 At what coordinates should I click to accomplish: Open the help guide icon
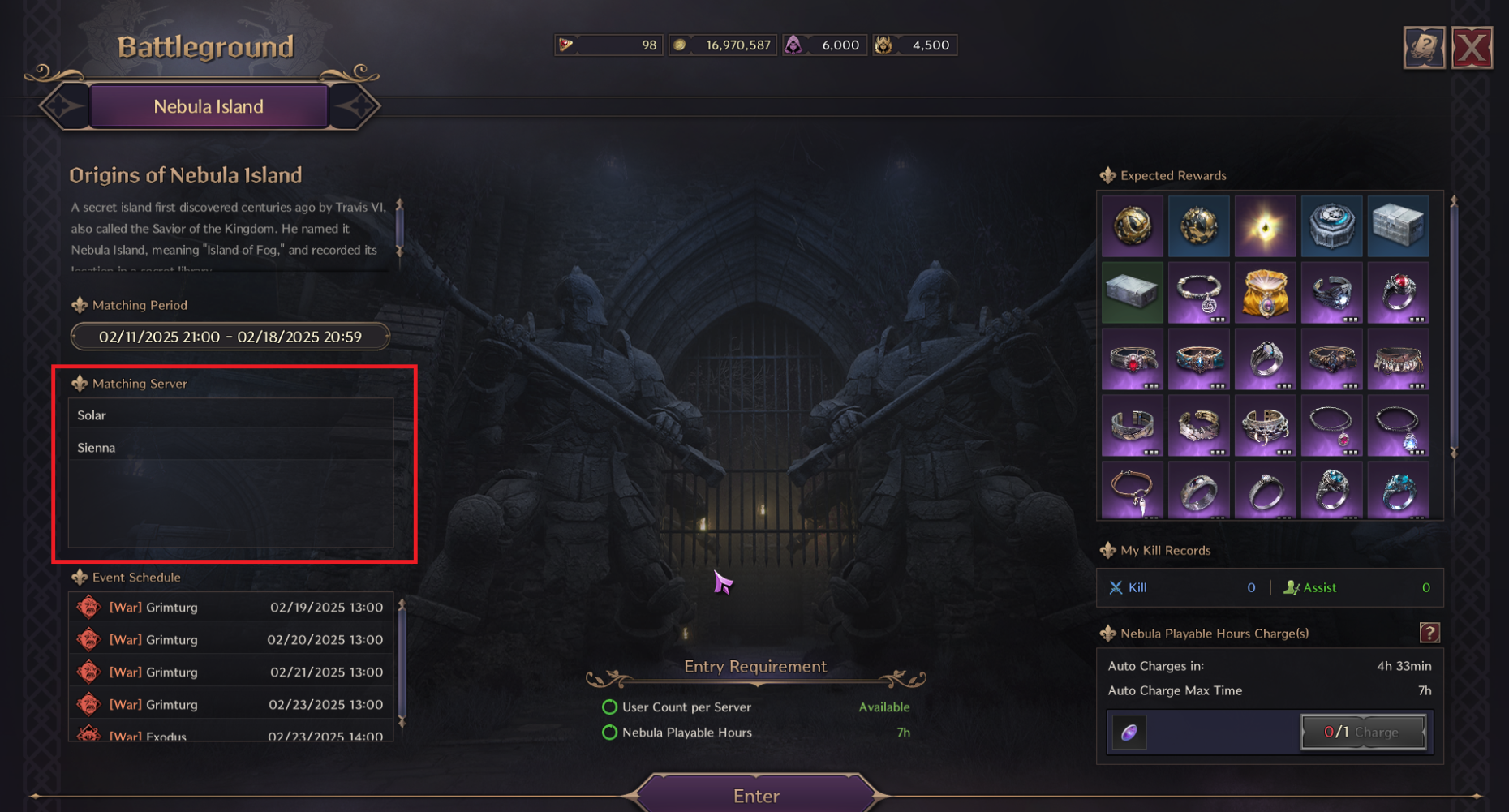pos(1424,49)
